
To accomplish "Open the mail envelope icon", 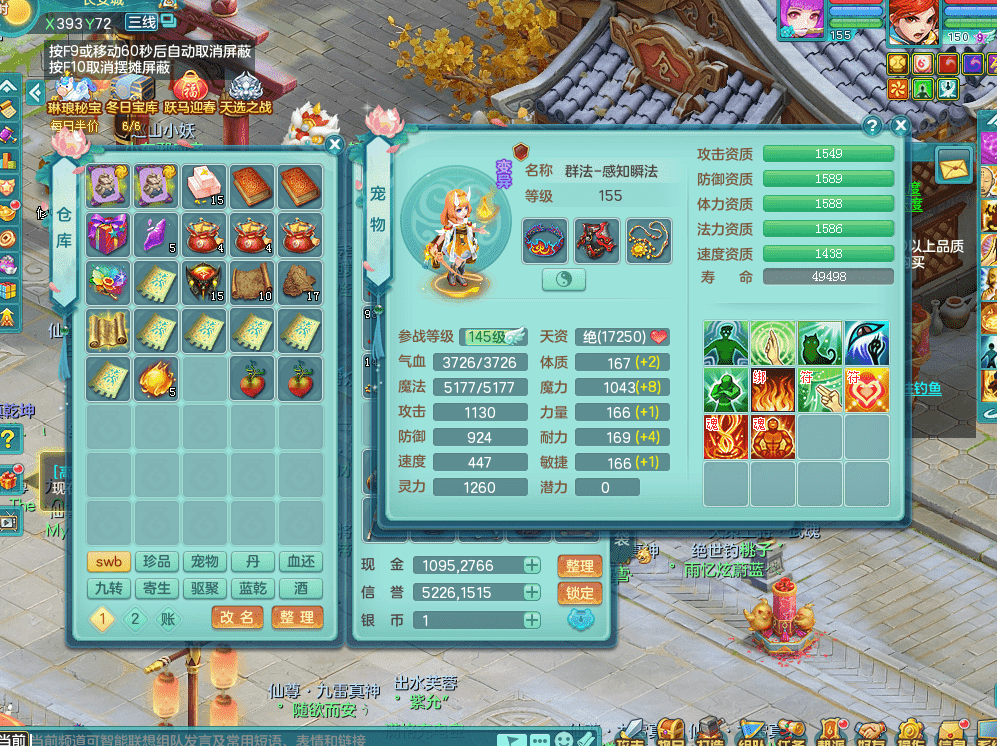I will tap(955, 162).
